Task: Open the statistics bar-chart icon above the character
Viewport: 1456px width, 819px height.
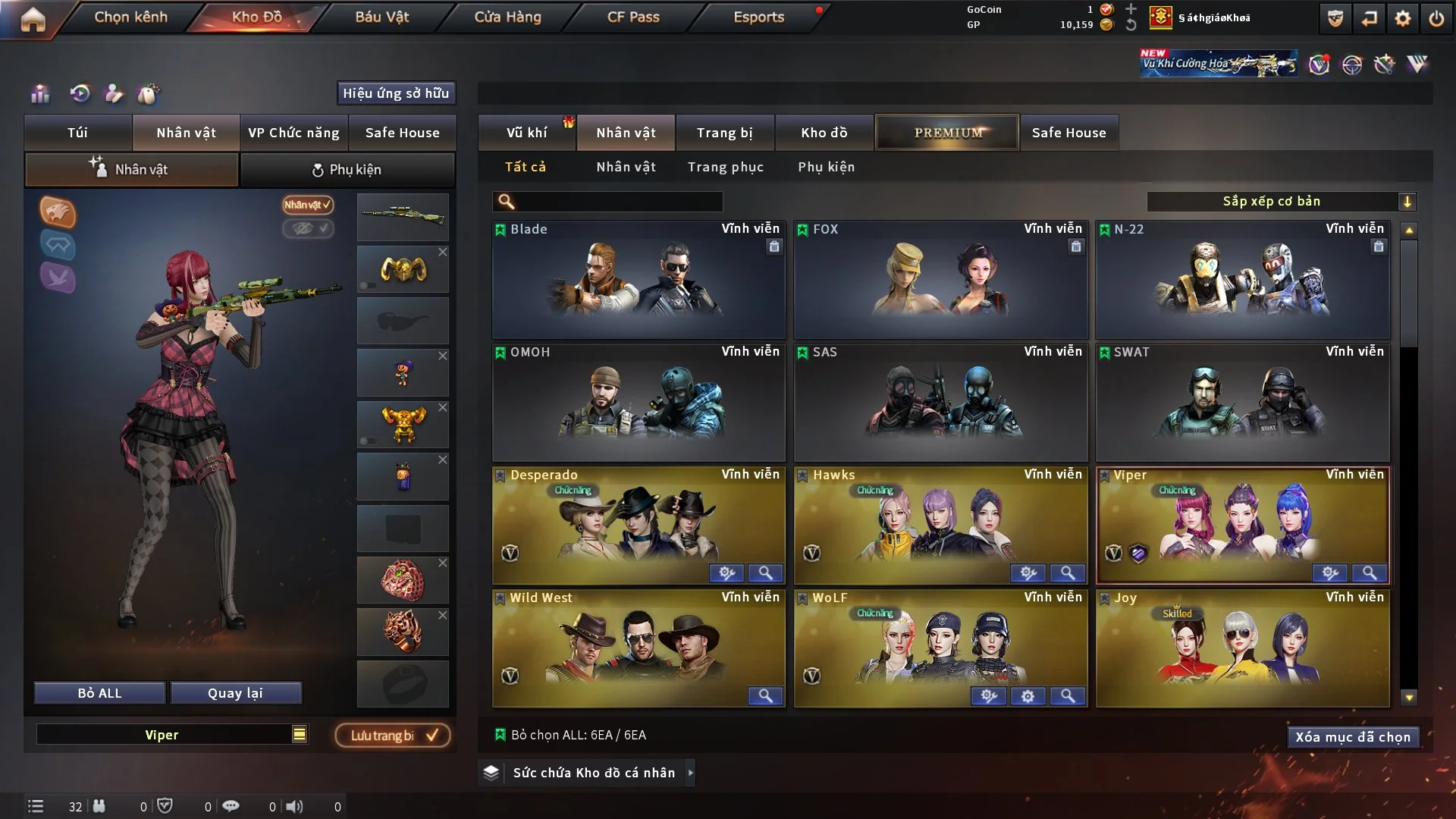Action: [40, 94]
